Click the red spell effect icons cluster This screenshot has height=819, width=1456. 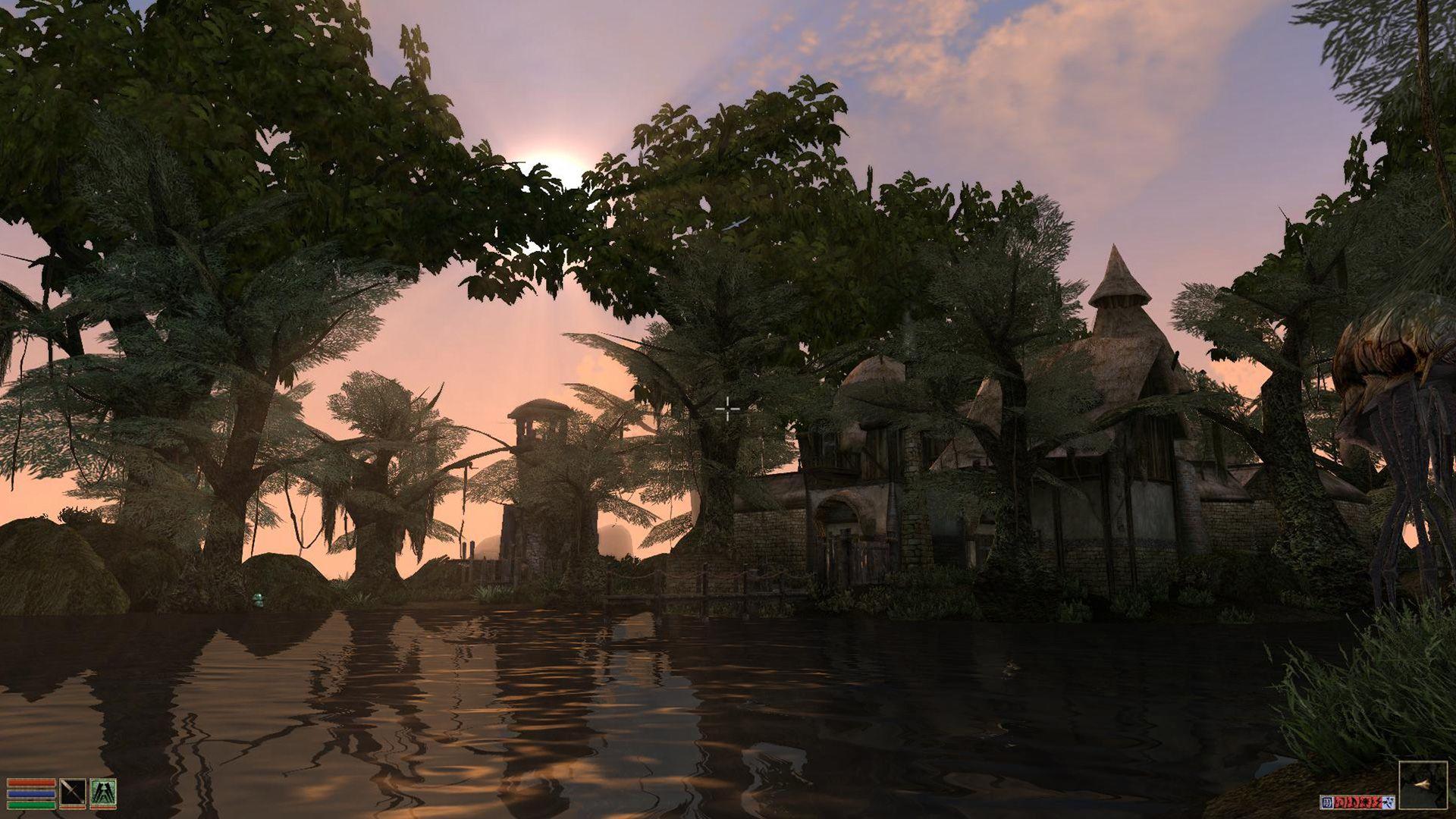pyautogui.click(x=1357, y=802)
